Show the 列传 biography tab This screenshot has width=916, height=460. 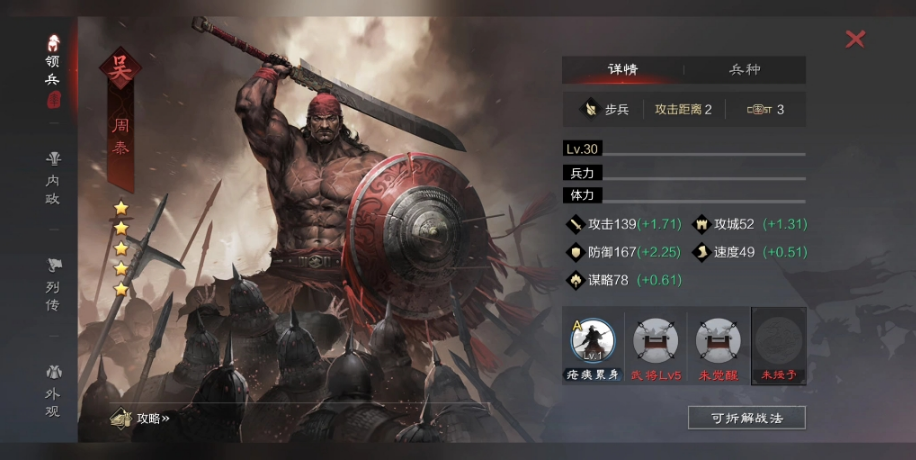coord(52,285)
